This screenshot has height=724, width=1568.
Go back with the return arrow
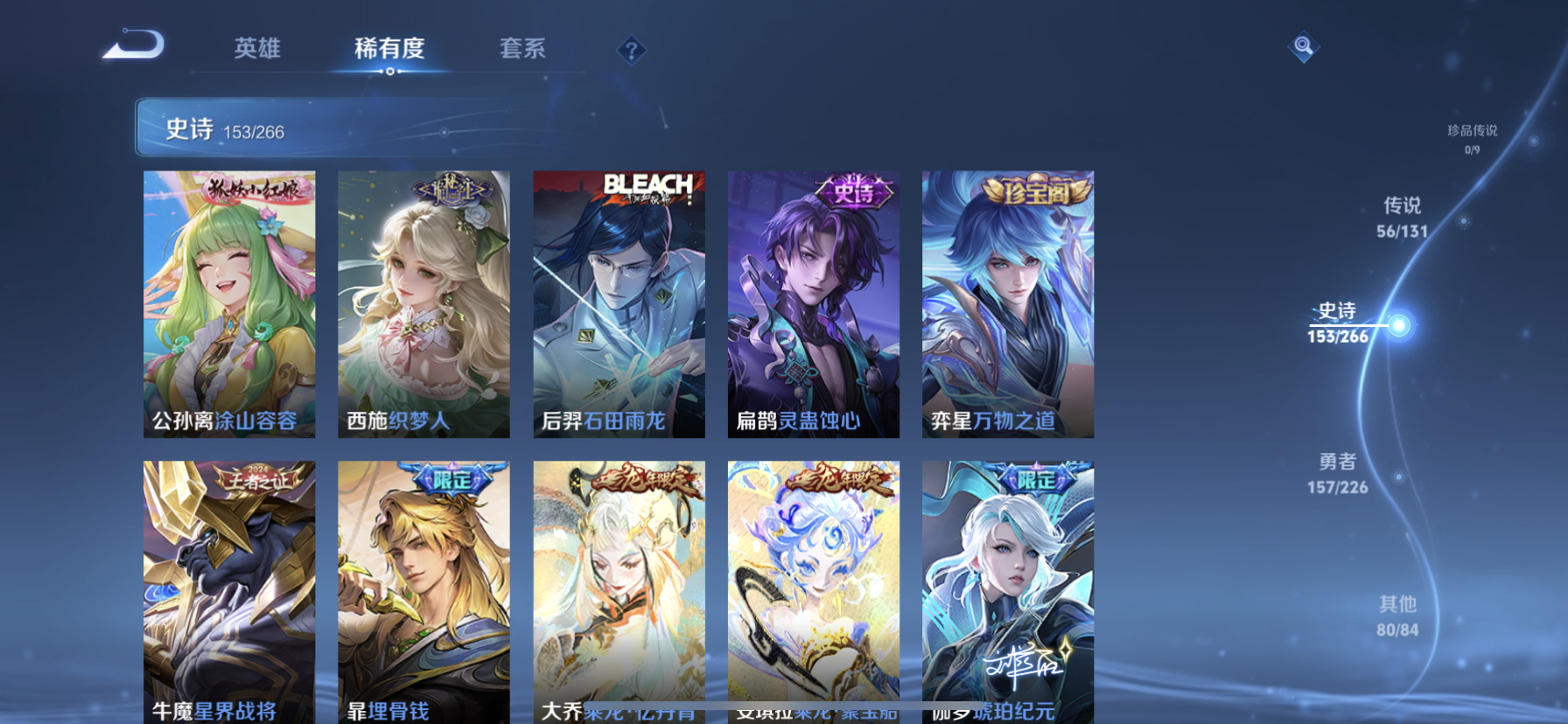click(x=134, y=45)
